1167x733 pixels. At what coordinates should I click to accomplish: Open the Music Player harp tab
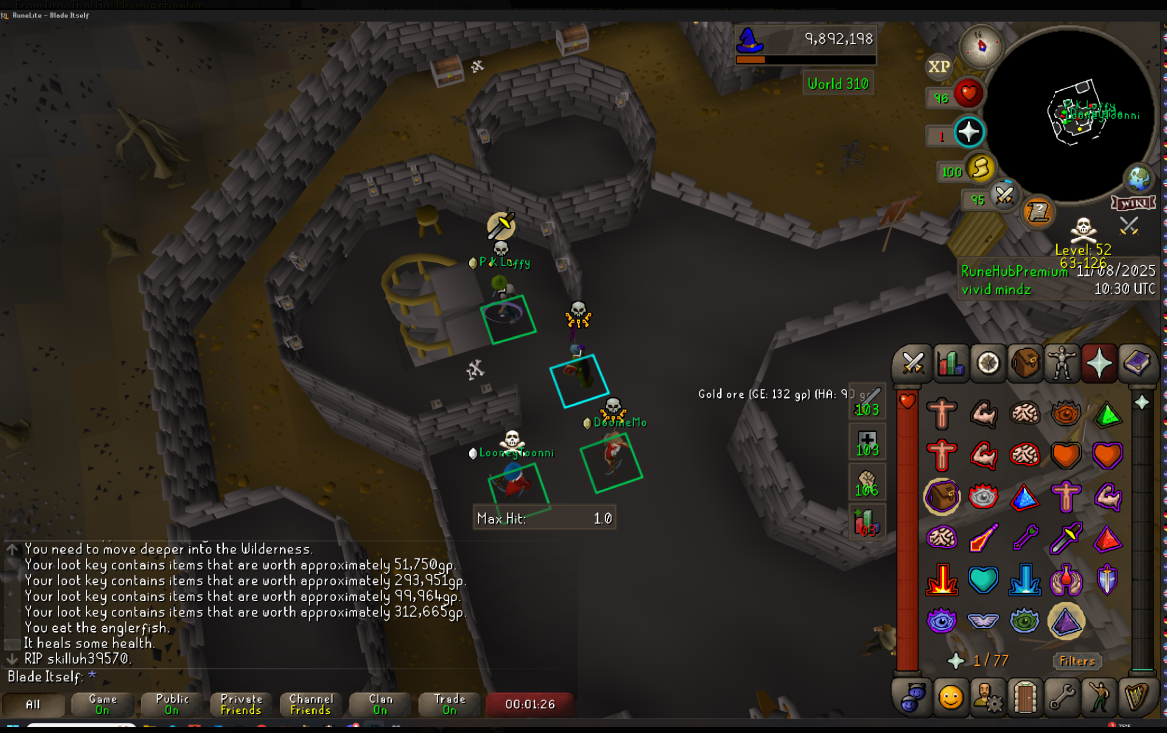(x=1136, y=696)
